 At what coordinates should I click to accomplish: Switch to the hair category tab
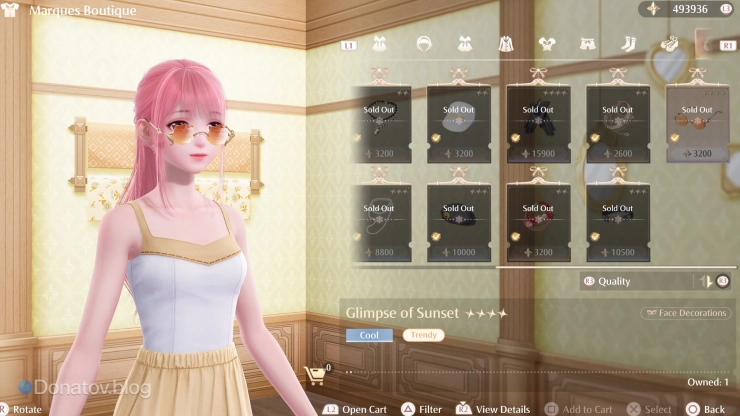click(424, 44)
